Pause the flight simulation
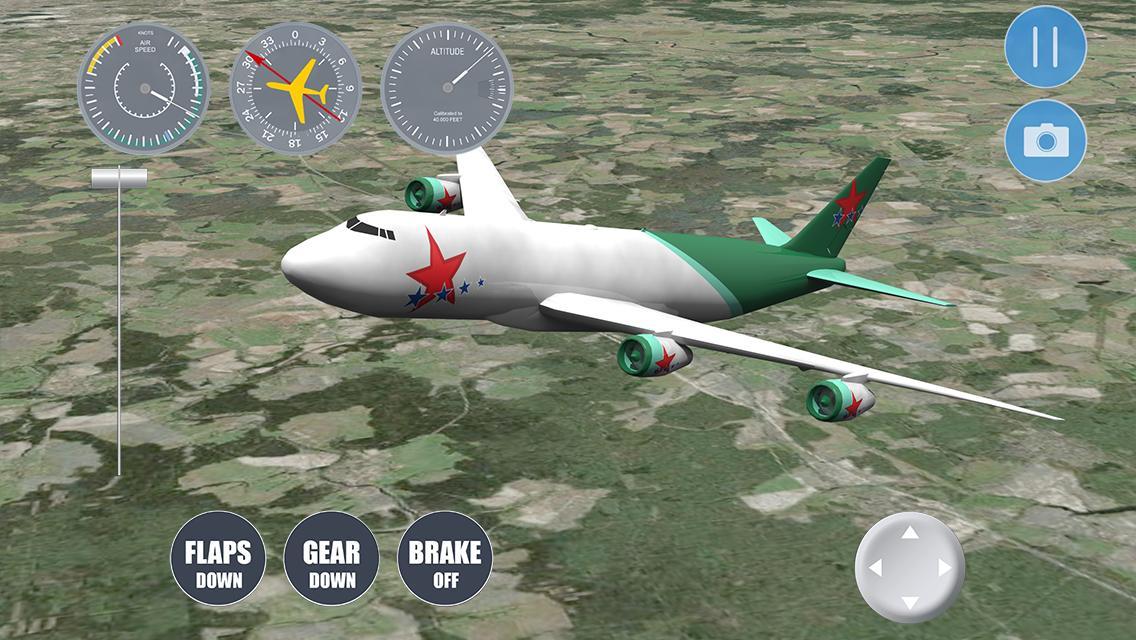Viewport: 1136px width, 640px height. 1045,47
